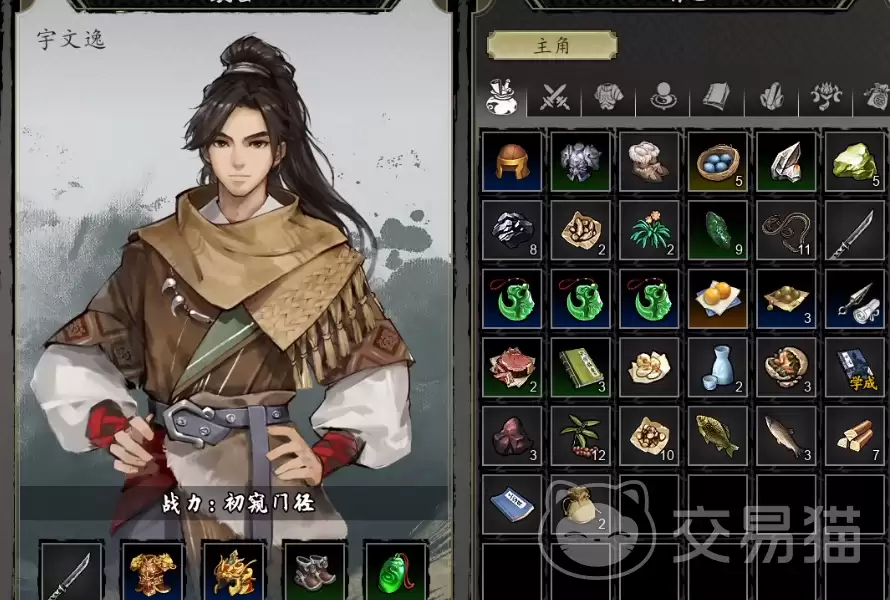Image resolution: width=890 pixels, height=600 pixels.
Task: Select the green book stack
Action: coord(581,367)
